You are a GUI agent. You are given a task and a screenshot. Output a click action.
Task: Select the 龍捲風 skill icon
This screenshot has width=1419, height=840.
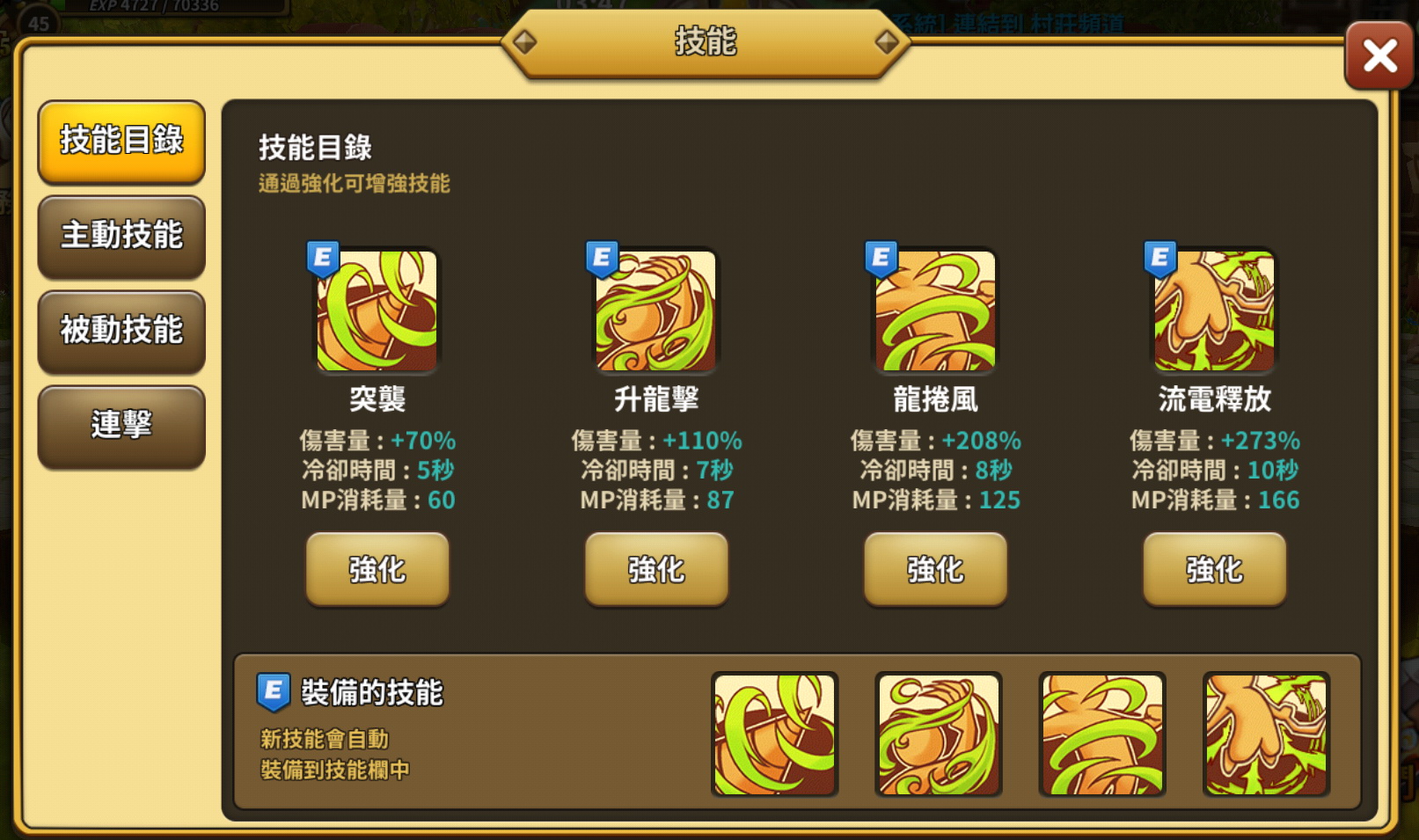(x=934, y=312)
